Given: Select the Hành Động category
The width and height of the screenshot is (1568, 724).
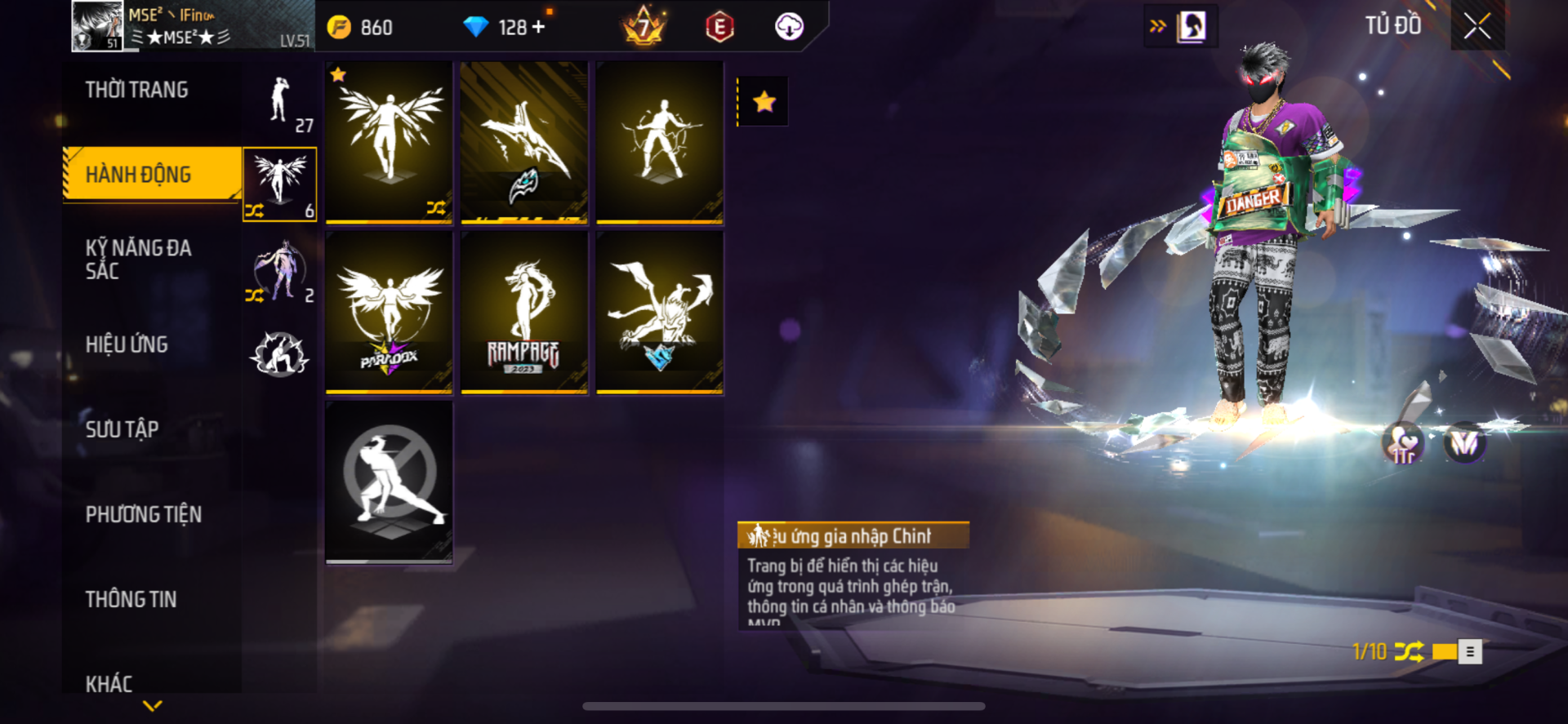Looking at the screenshot, I should [139, 174].
